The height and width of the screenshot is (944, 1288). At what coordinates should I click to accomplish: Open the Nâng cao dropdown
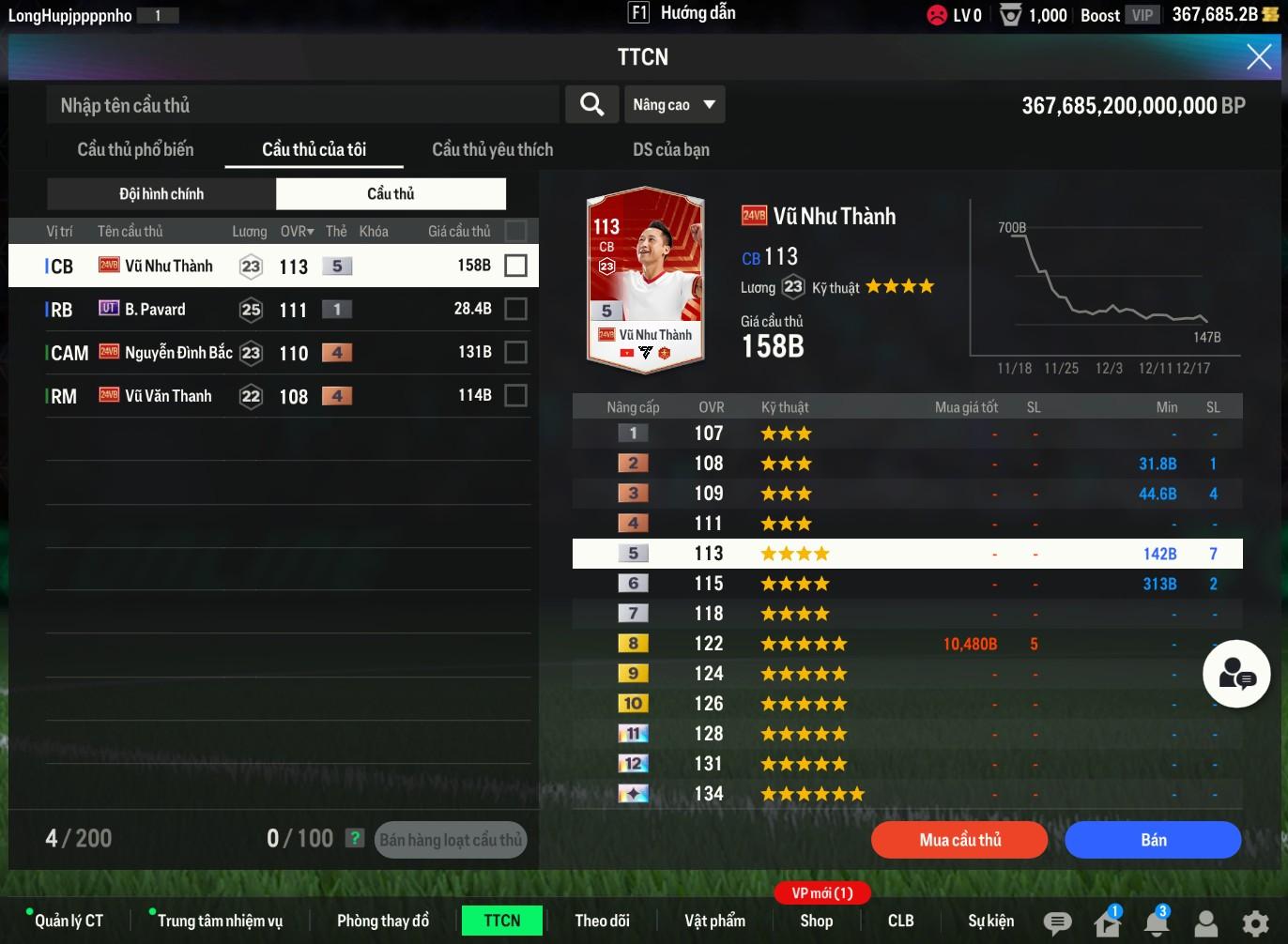tap(674, 105)
